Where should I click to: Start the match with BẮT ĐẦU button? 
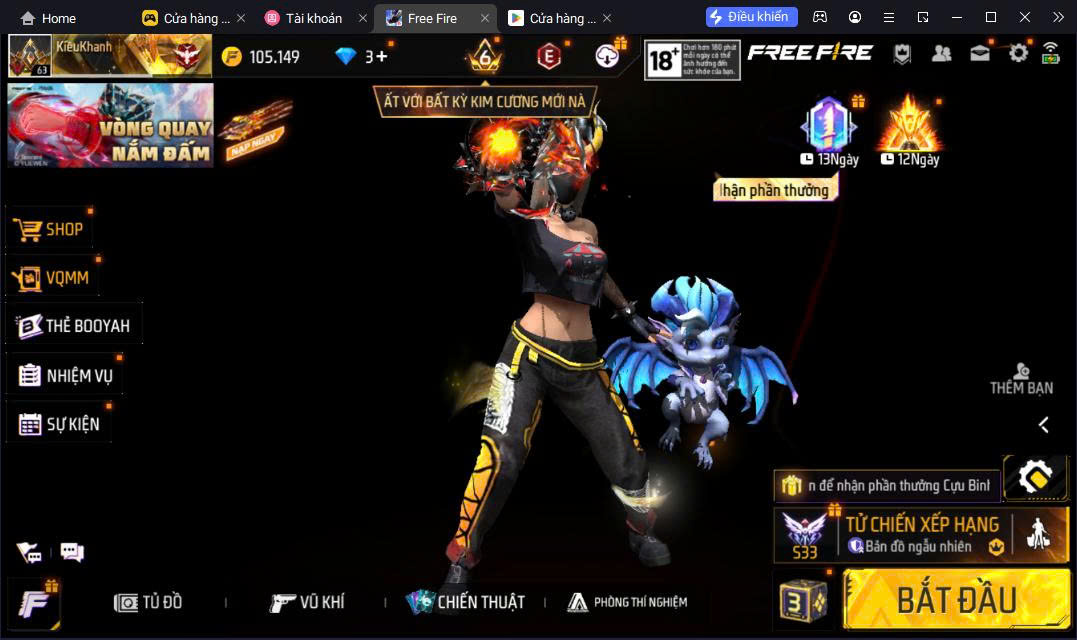coord(955,600)
